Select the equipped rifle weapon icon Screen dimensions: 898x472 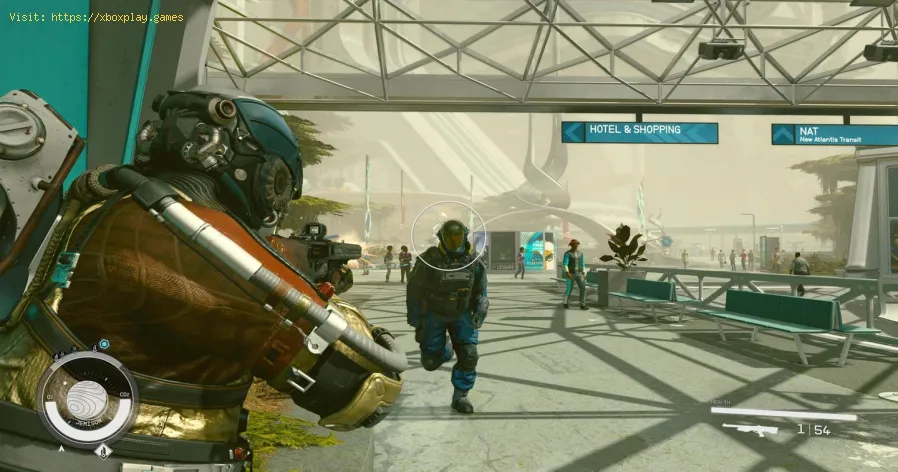pyautogui.click(x=749, y=430)
